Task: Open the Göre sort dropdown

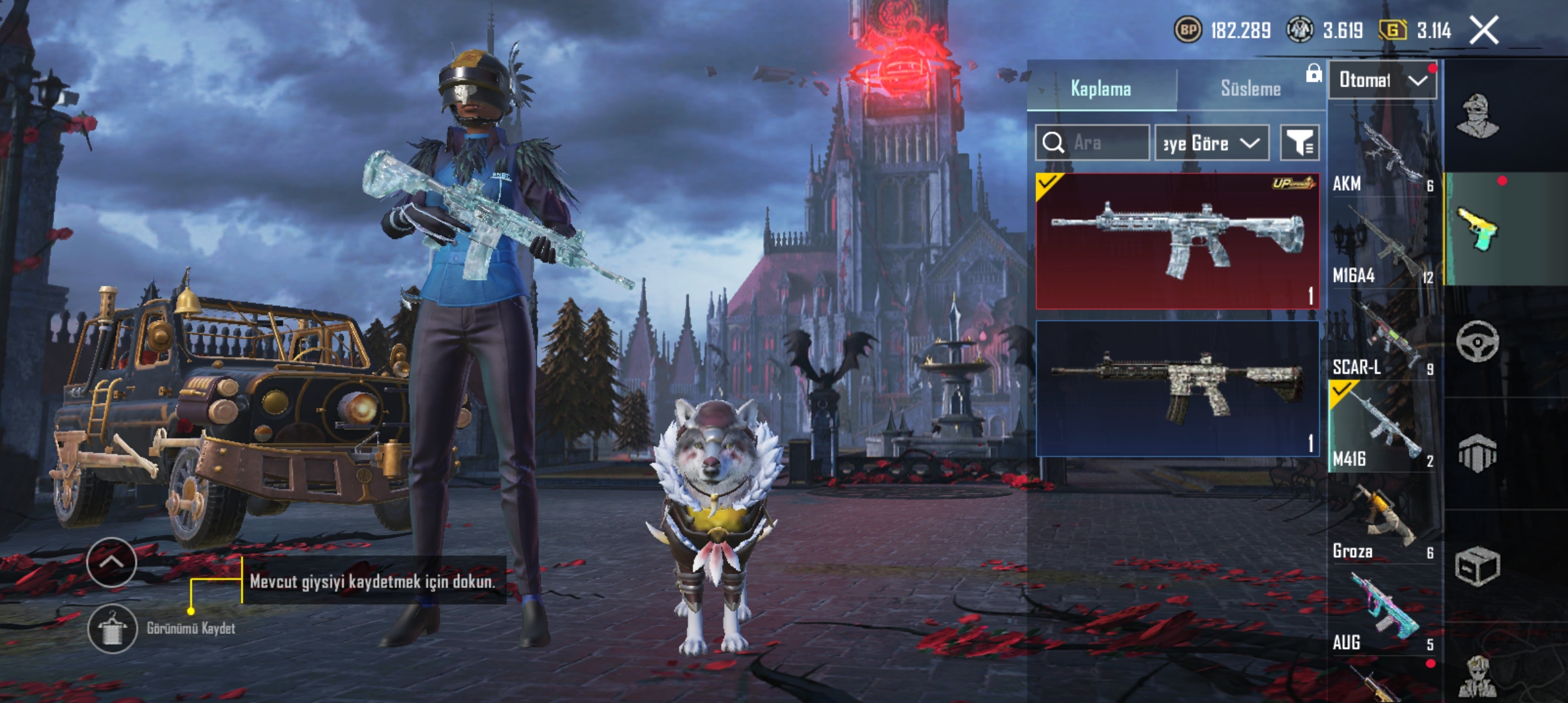Action: (x=1211, y=143)
